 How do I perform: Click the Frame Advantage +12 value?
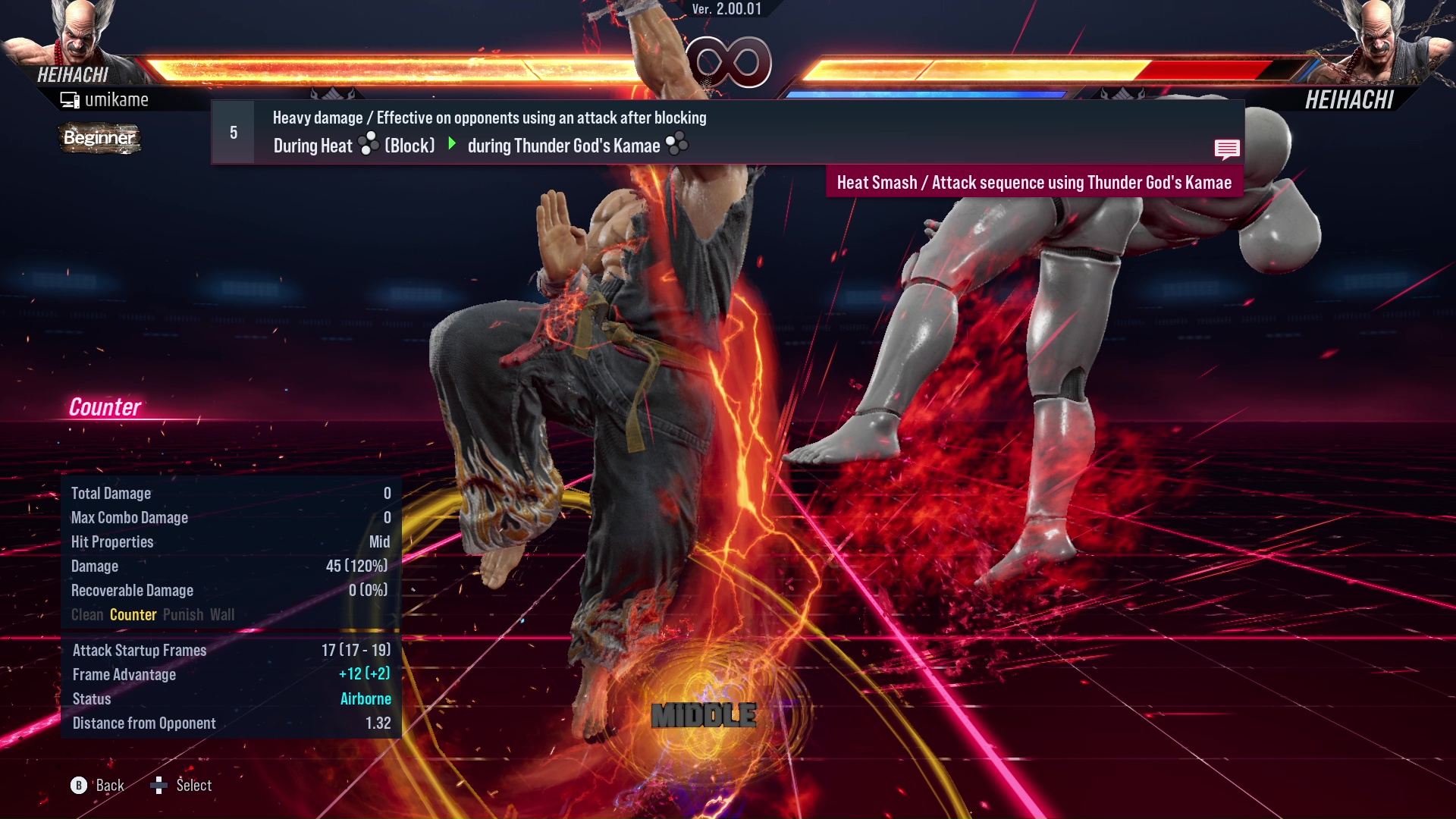(365, 674)
